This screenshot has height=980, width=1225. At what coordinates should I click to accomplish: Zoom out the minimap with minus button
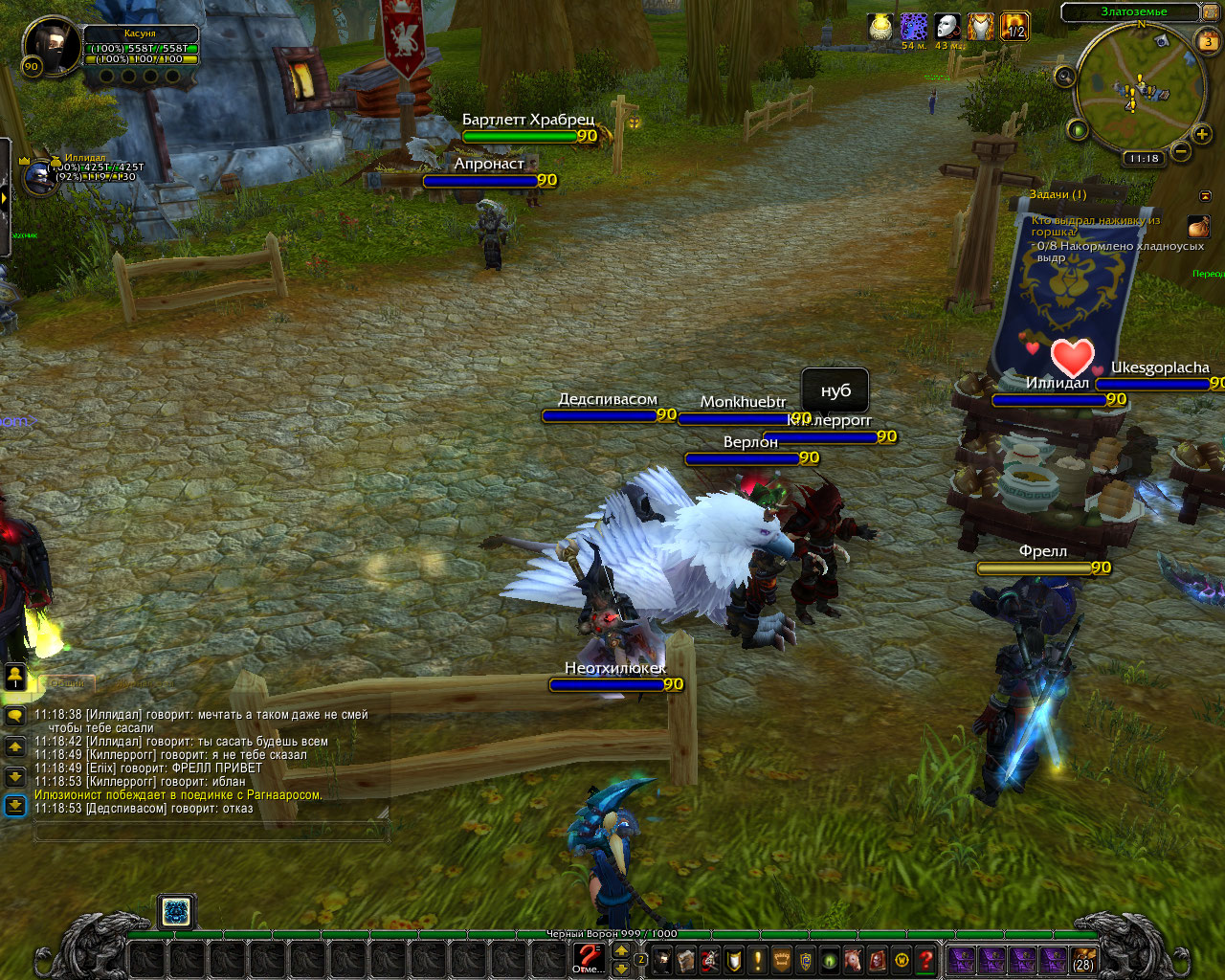click(1181, 151)
